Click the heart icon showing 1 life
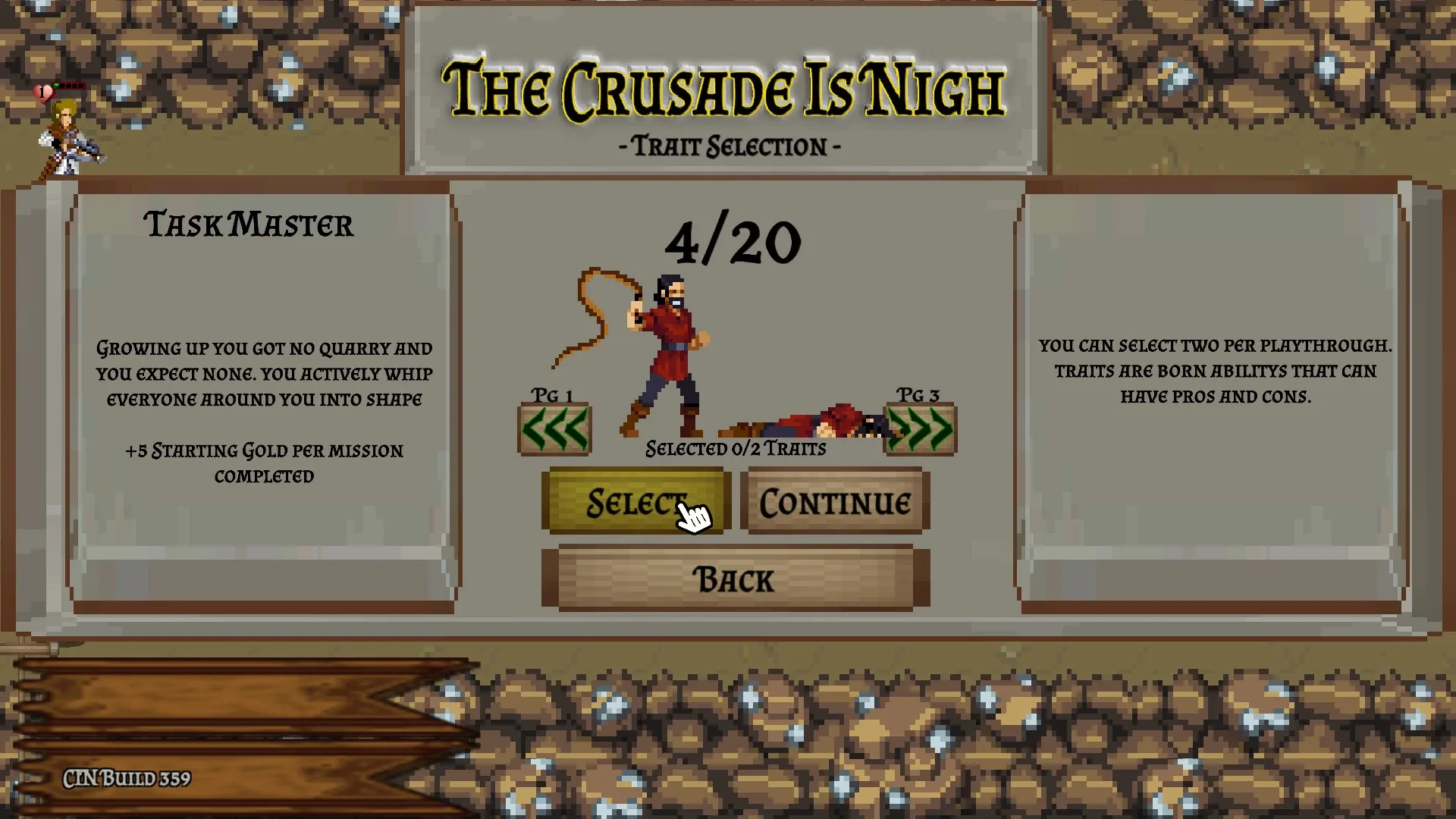 coord(43,91)
